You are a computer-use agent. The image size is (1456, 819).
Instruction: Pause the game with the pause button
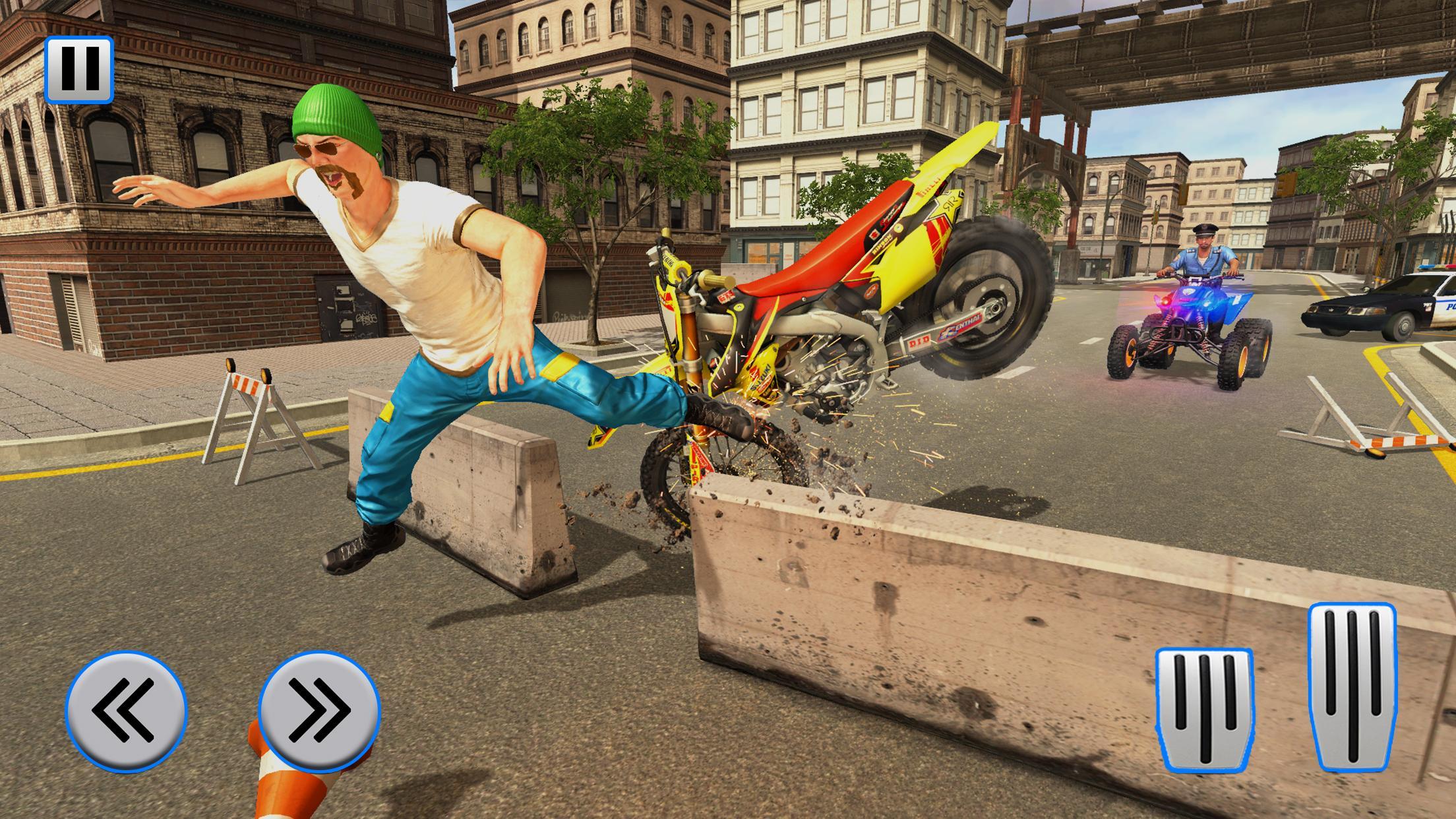point(79,69)
